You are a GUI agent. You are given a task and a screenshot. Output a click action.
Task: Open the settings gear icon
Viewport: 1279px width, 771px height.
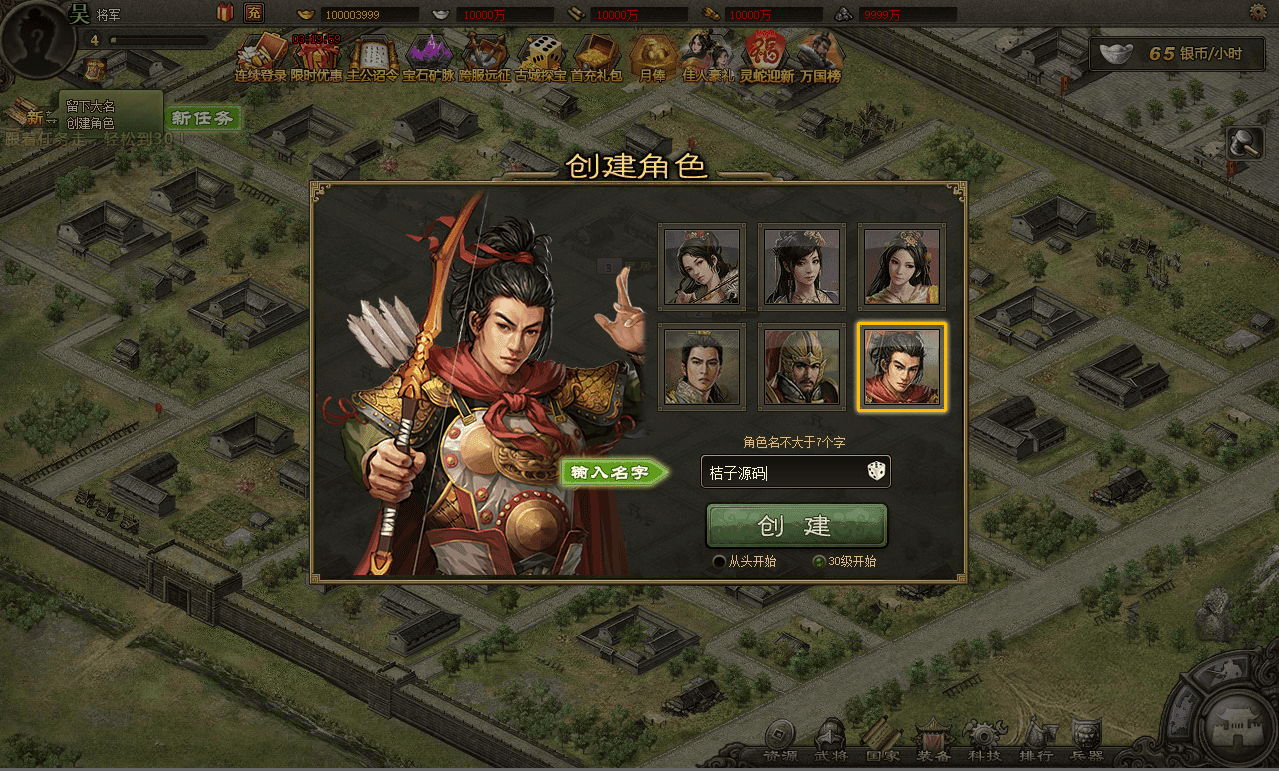click(1258, 12)
